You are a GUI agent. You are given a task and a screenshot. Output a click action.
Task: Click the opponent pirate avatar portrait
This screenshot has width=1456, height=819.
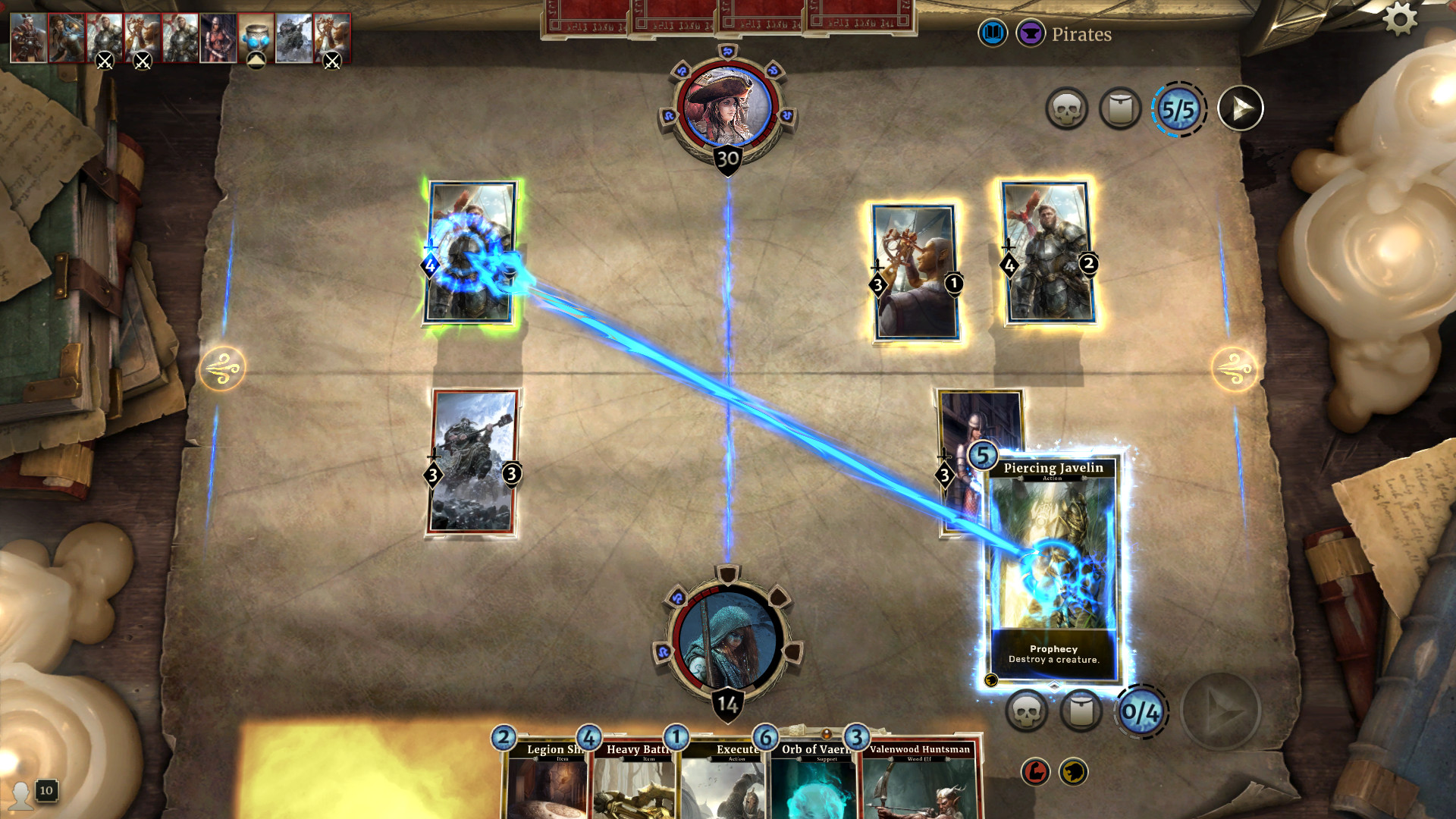pyautogui.click(x=727, y=106)
